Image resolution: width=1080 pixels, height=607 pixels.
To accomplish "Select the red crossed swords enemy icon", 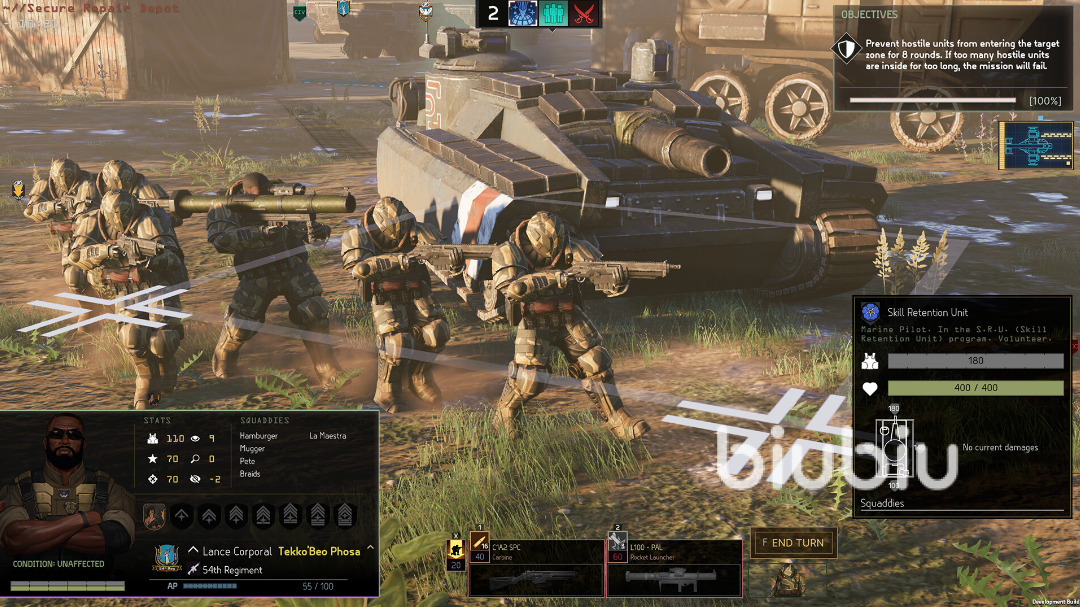I will click(583, 13).
